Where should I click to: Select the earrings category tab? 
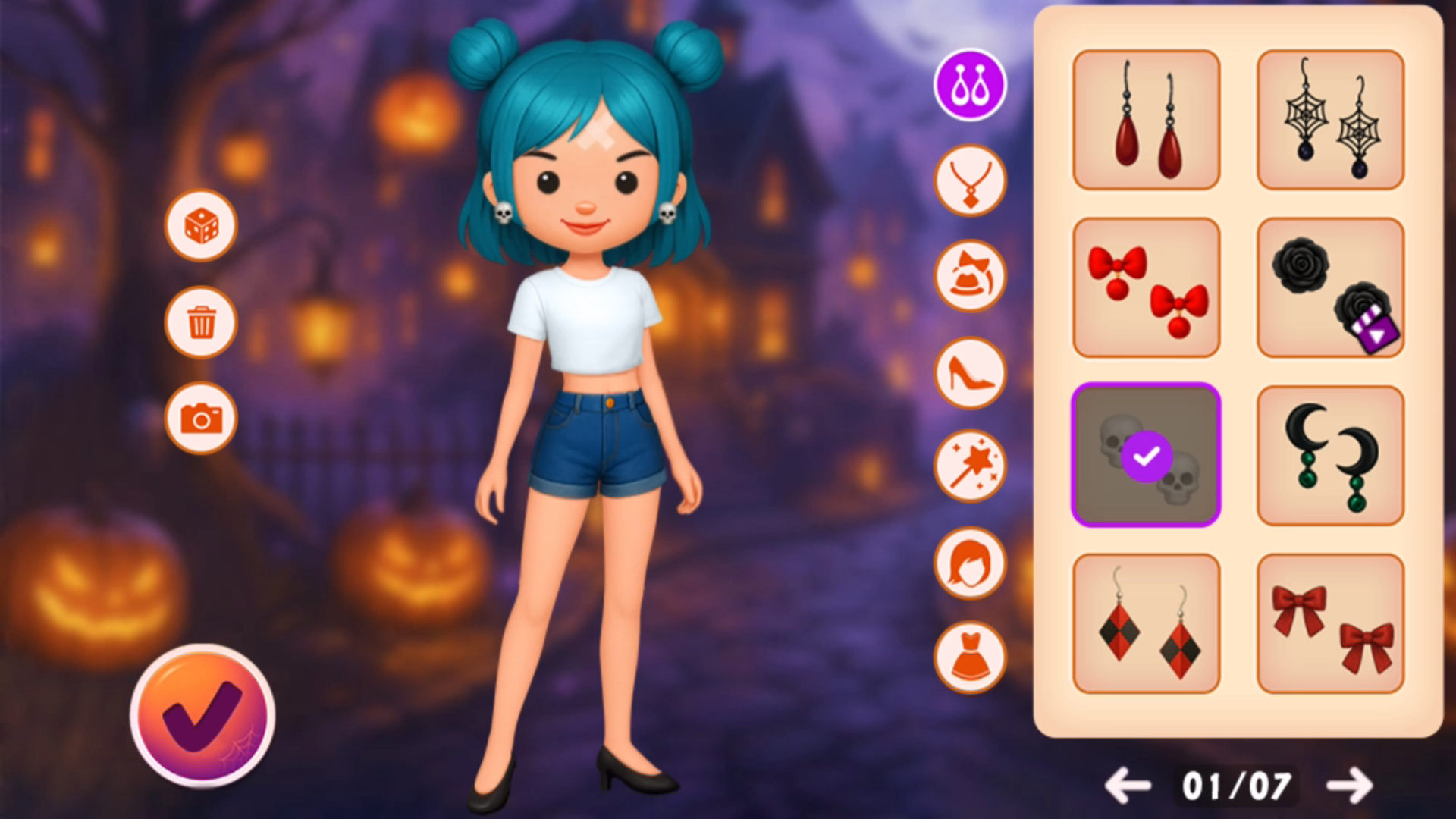[970, 85]
